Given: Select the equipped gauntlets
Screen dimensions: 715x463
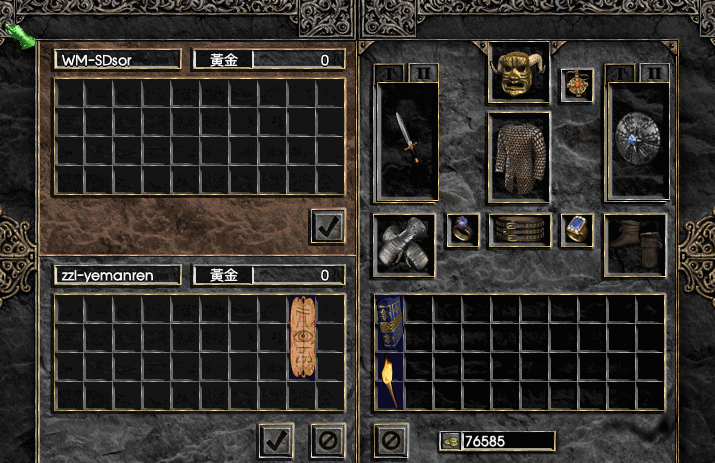Looking at the screenshot, I should pos(403,245).
